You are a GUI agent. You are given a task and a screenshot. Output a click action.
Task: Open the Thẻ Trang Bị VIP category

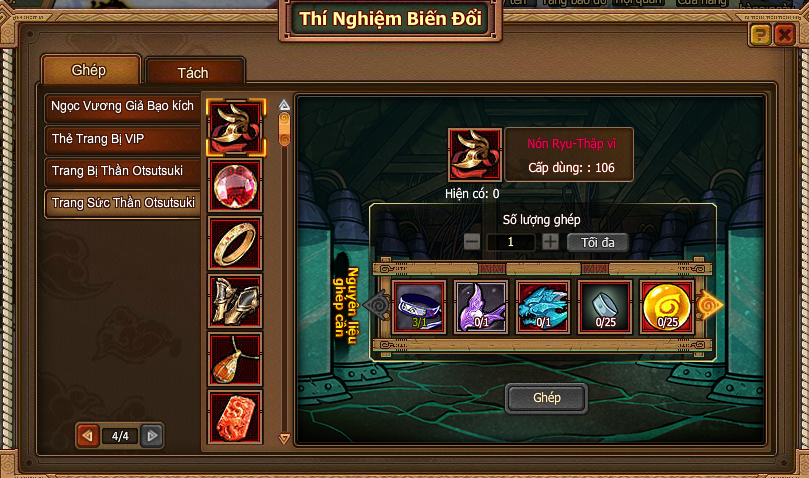pyautogui.click(x=122, y=138)
